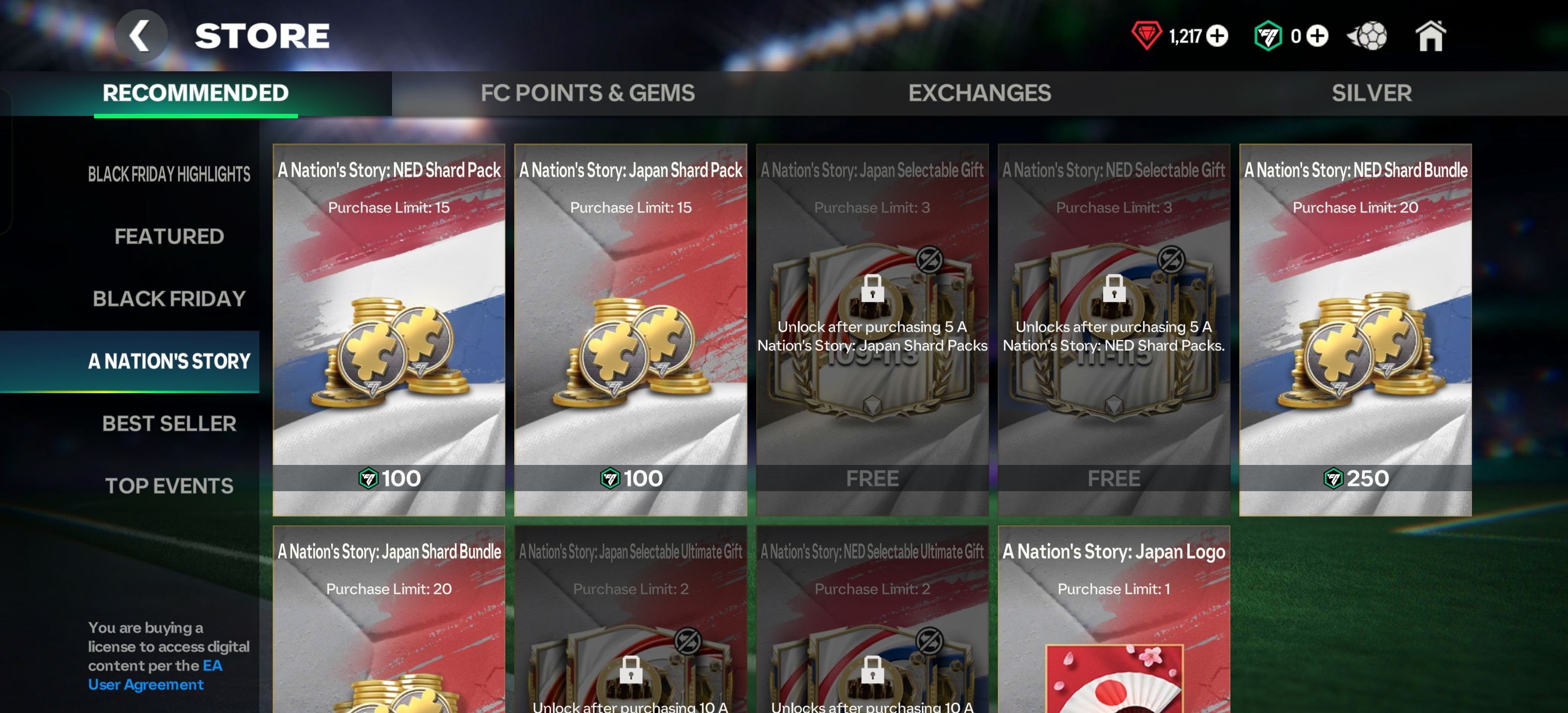Screen dimensions: 1568x713
Task: Open the red Gems counter icon
Action: click(1148, 36)
